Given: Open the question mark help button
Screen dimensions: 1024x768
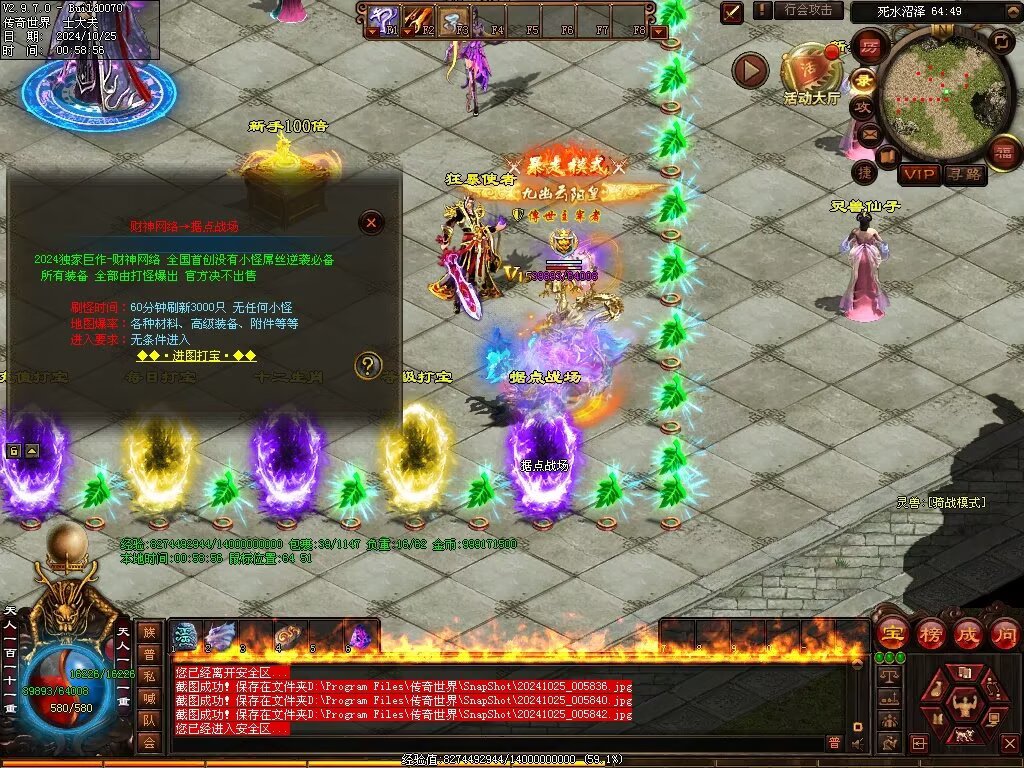Looking at the screenshot, I should [x=369, y=365].
